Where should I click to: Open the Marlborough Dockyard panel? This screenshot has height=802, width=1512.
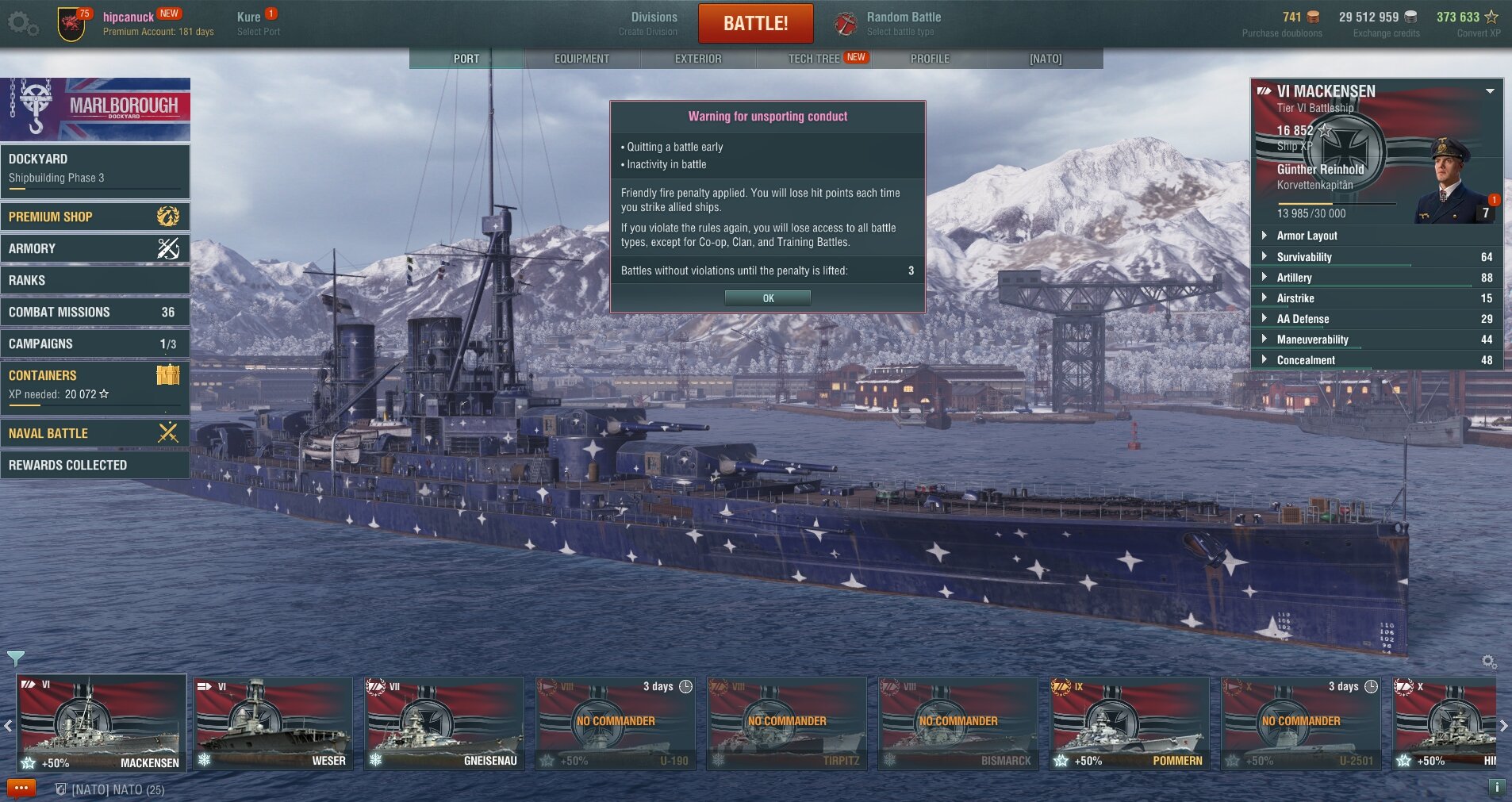(x=95, y=109)
